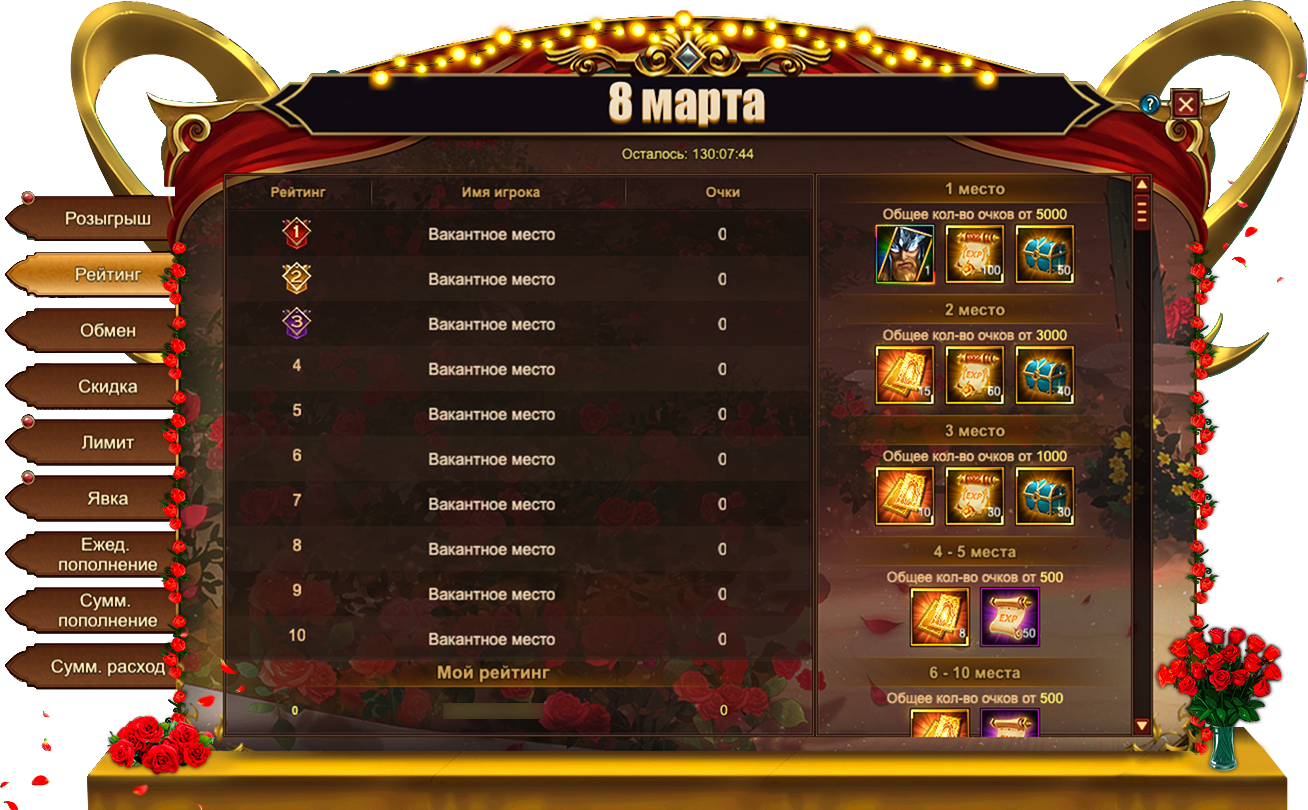This screenshot has height=810, width=1308.
Task: Switch to Сумм. пополнение tab
Action: coord(107,610)
